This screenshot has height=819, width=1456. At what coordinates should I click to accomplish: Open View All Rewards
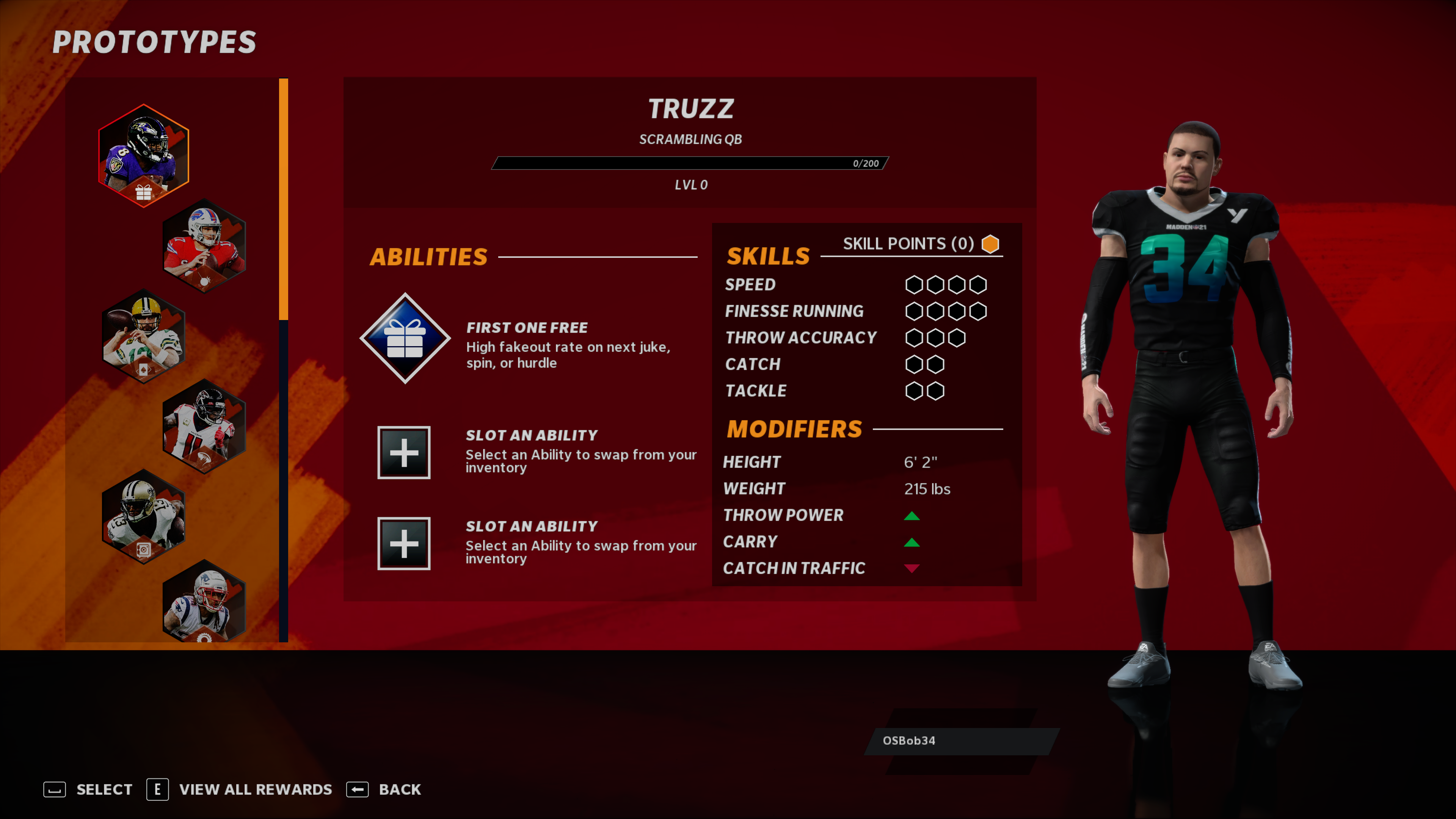(255, 789)
